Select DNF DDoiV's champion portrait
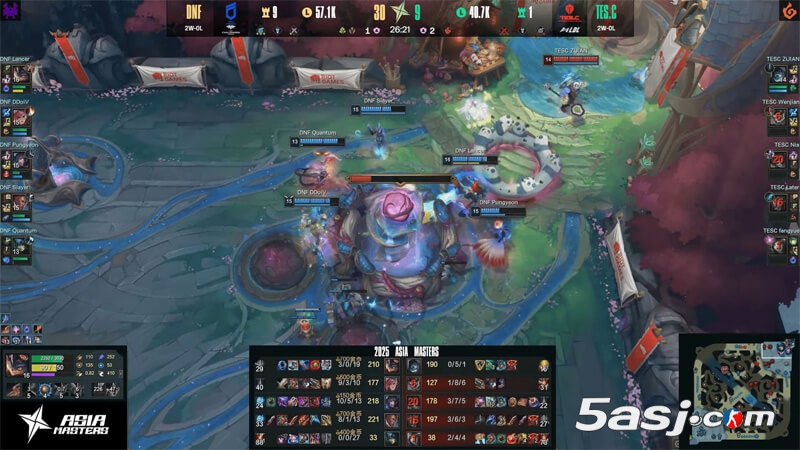Viewport: 800px width, 450px height. 17,119
